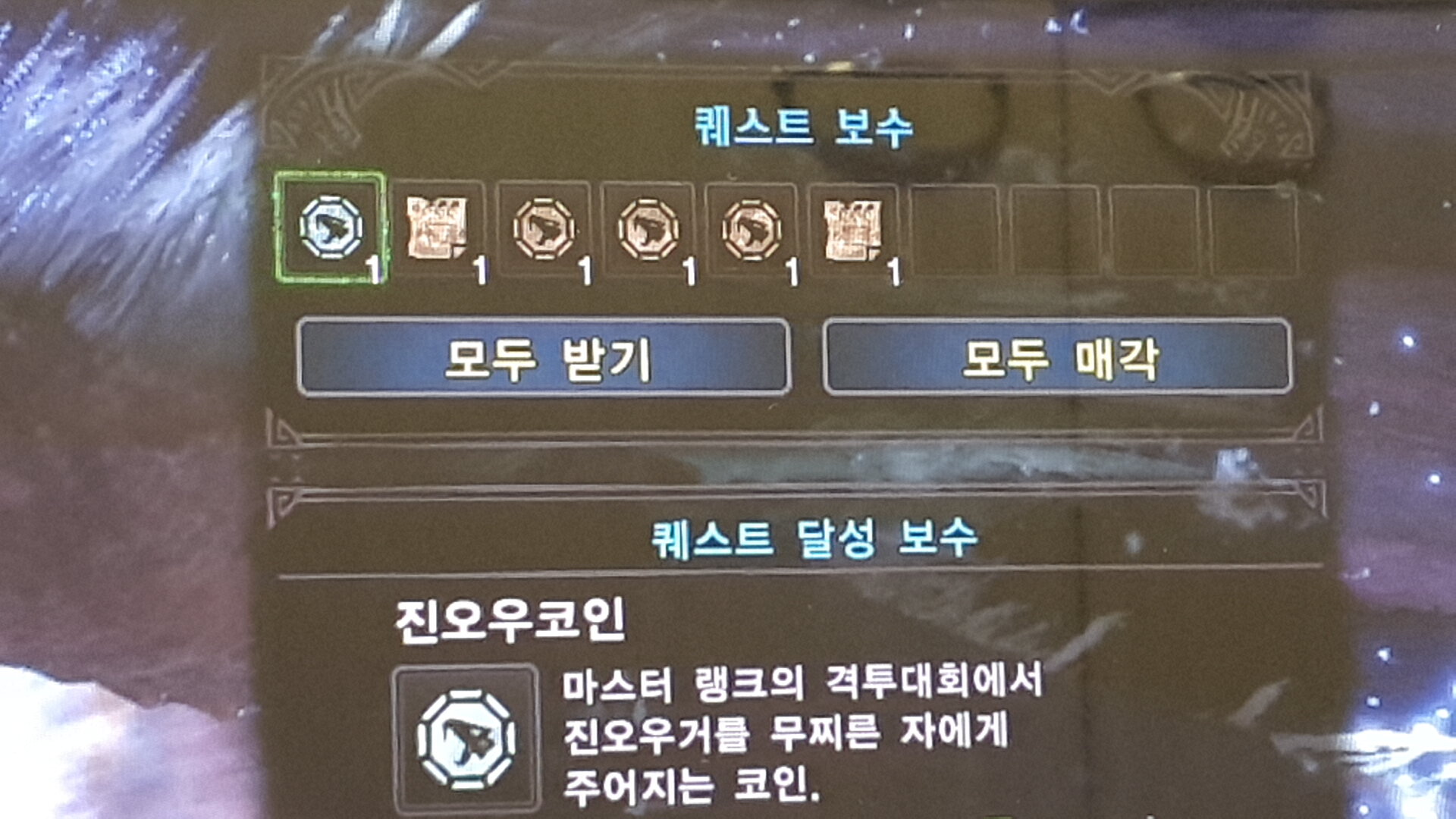Click the coin inside the green selection frame

point(330,227)
